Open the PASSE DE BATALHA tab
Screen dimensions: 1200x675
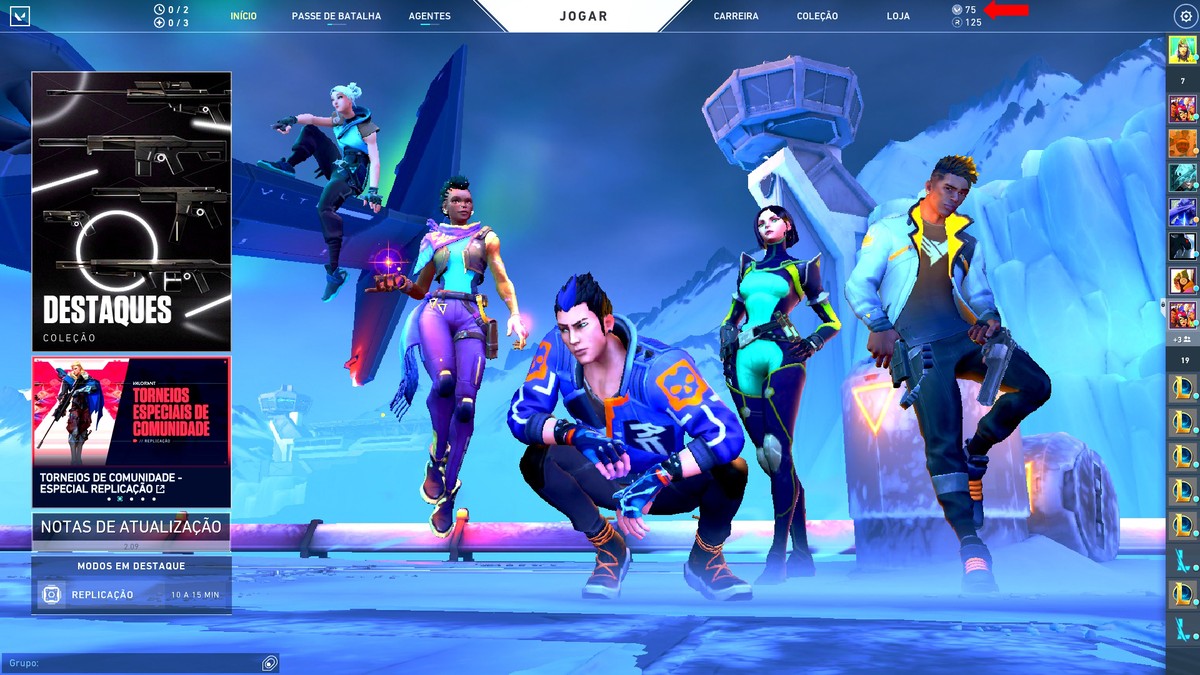click(x=336, y=16)
